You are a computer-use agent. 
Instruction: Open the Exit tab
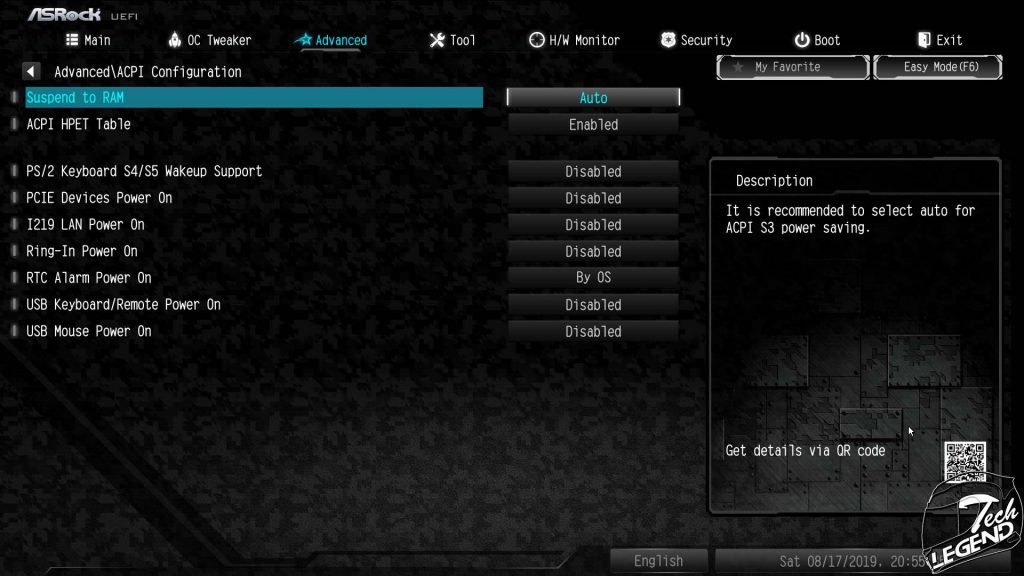[939, 40]
